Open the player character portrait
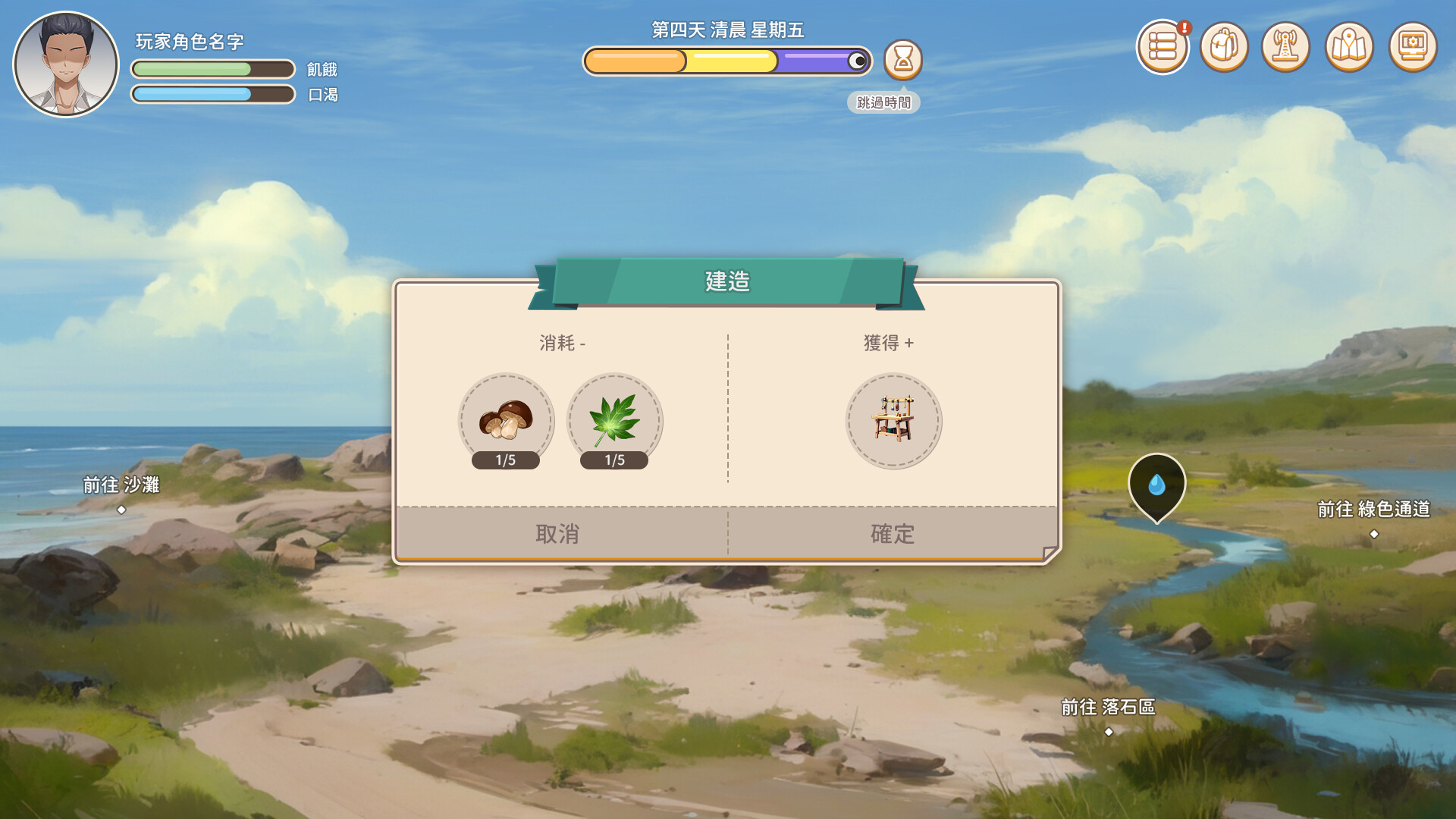Image resolution: width=1456 pixels, height=819 pixels. pos(66,64)
